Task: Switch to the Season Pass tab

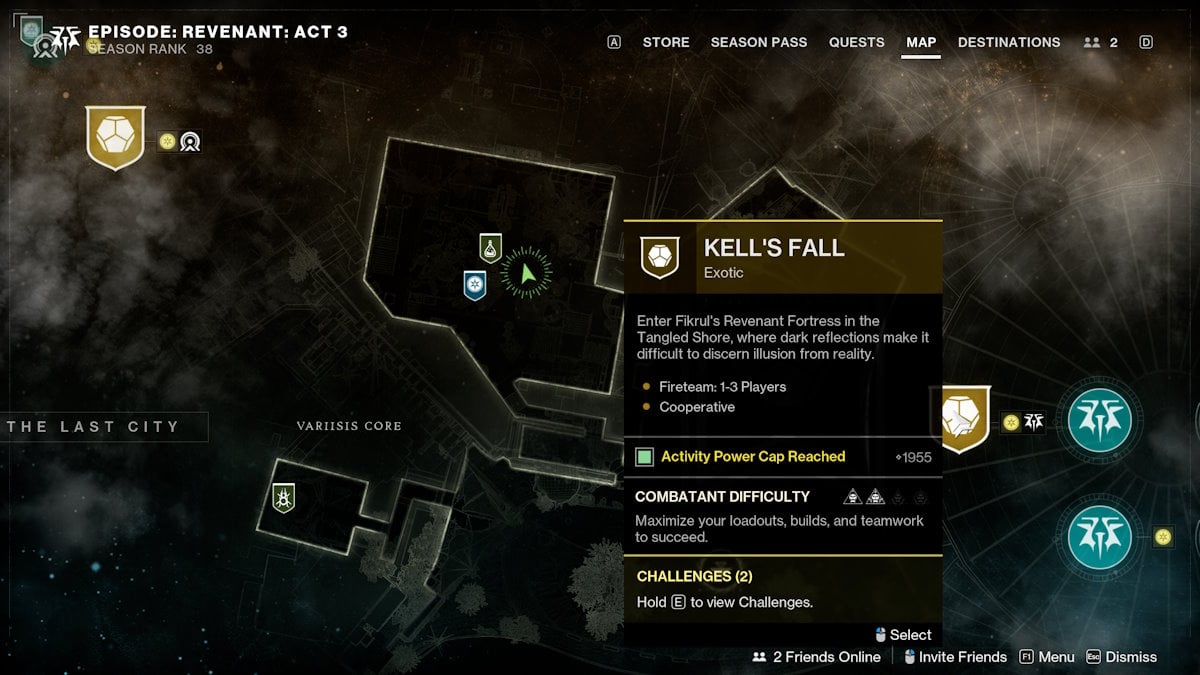Action: 759,42
